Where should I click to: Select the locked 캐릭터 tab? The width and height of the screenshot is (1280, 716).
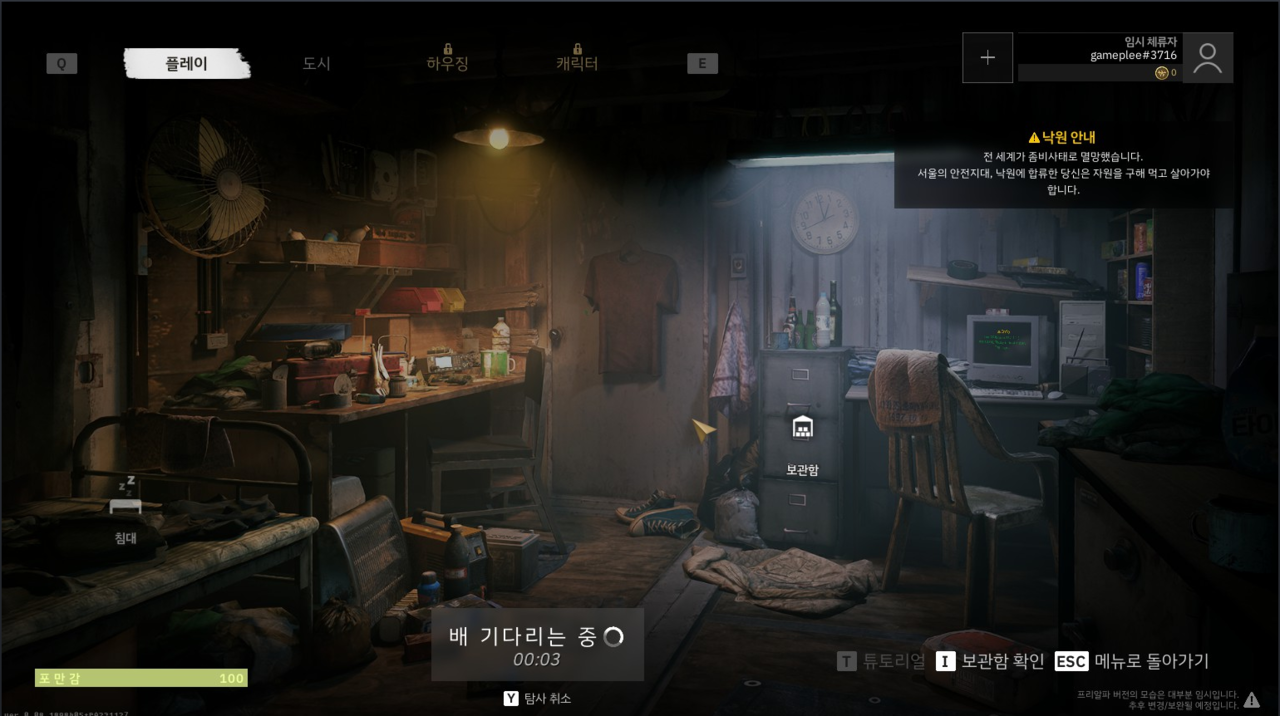pyautogui.click(x=577, y=63)
